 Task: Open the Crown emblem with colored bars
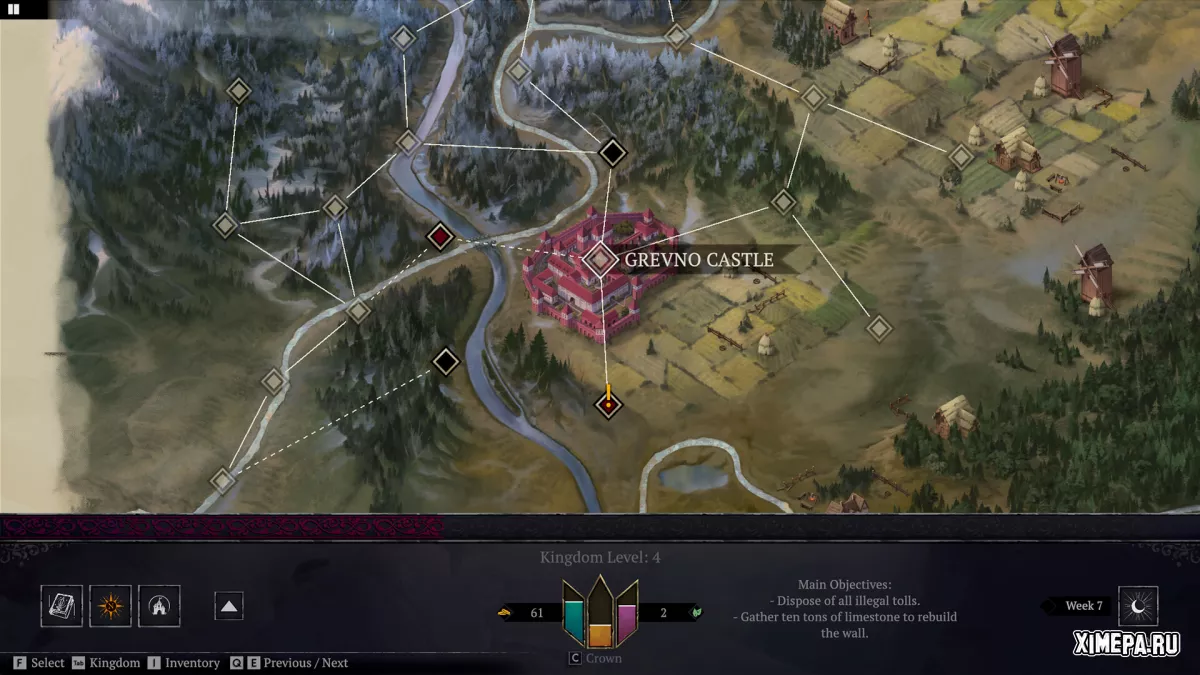pyautogui.click(x=600, y=612)
